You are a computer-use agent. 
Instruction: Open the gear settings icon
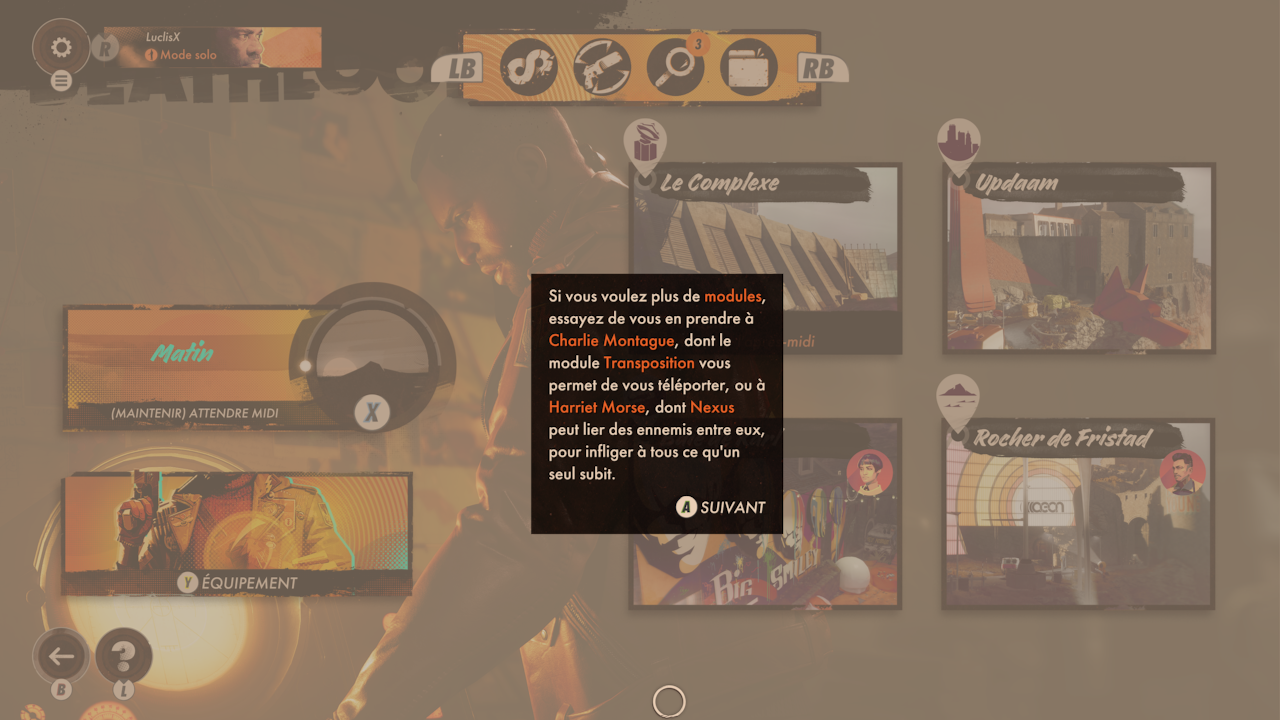(61, 47)
